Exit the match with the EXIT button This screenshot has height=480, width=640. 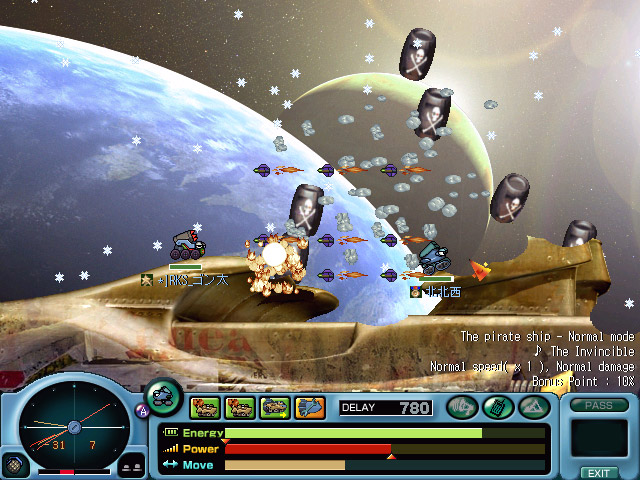click(598, 472)
